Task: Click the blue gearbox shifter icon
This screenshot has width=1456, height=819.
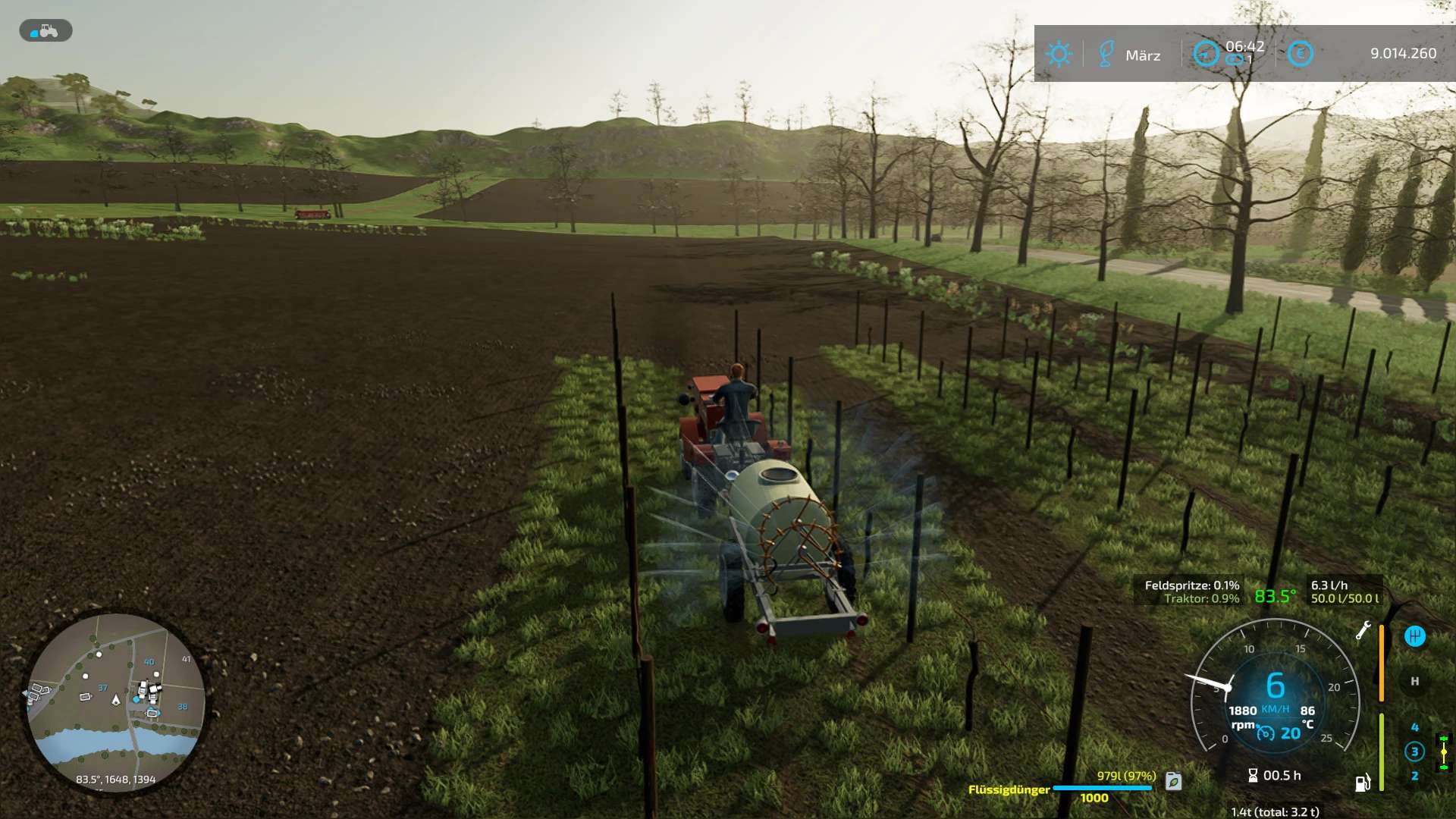Action: tap(1414, 636)
